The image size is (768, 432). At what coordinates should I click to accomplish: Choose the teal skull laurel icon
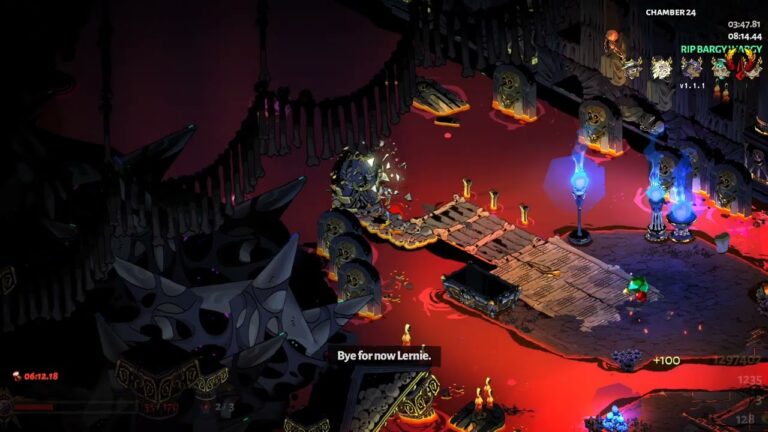coord(719,67)
